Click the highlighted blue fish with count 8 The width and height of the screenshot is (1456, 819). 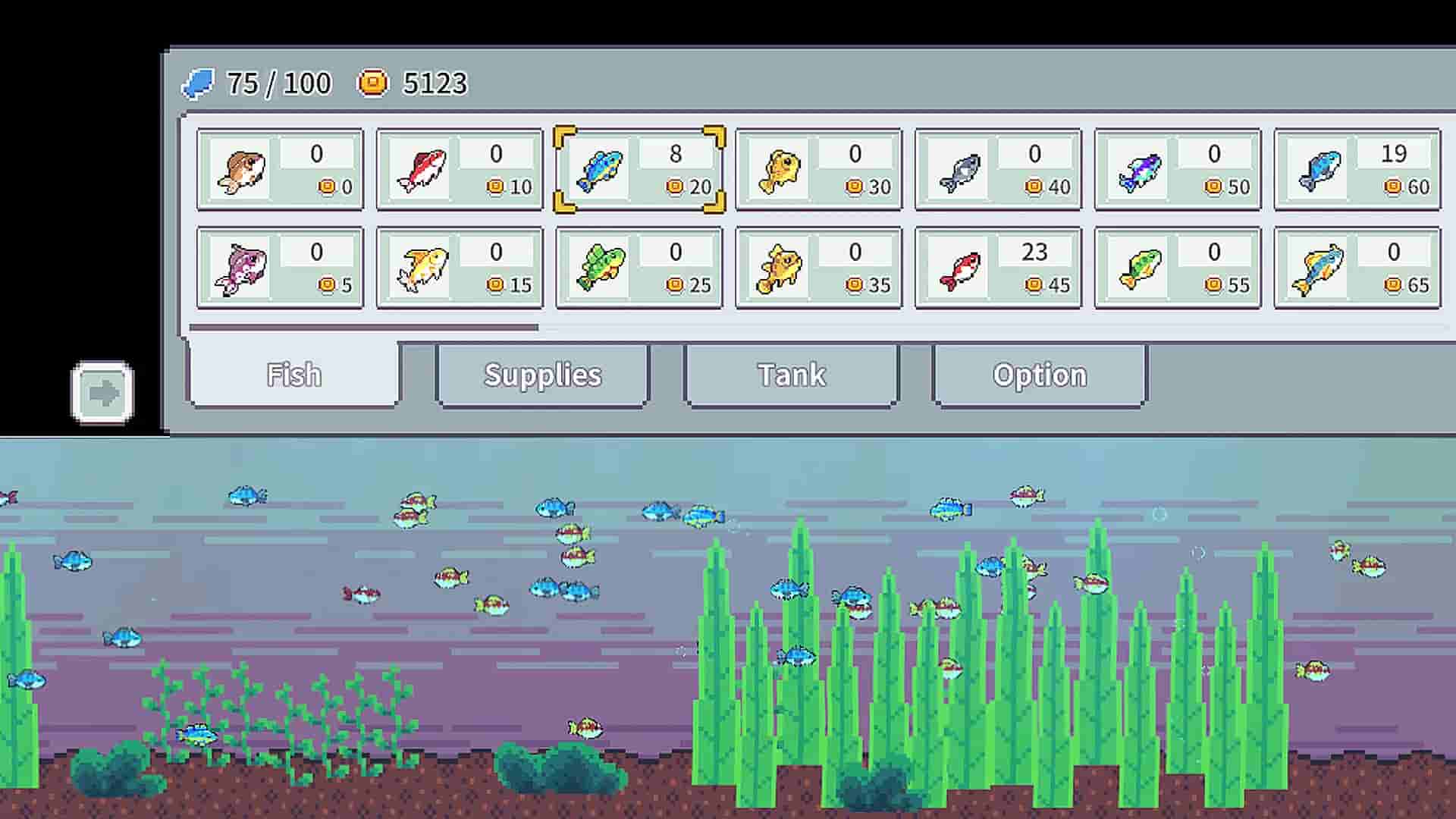[x=639, y=168]
